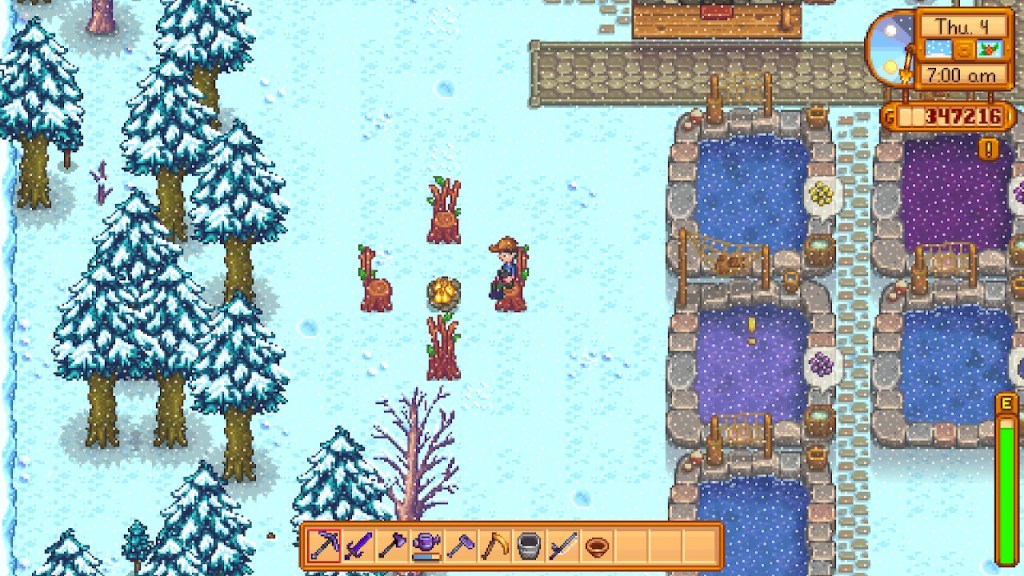Equip the purple Galaxy Sword
Viewport: 1024px width, 576px height.
tap(358, 546)
